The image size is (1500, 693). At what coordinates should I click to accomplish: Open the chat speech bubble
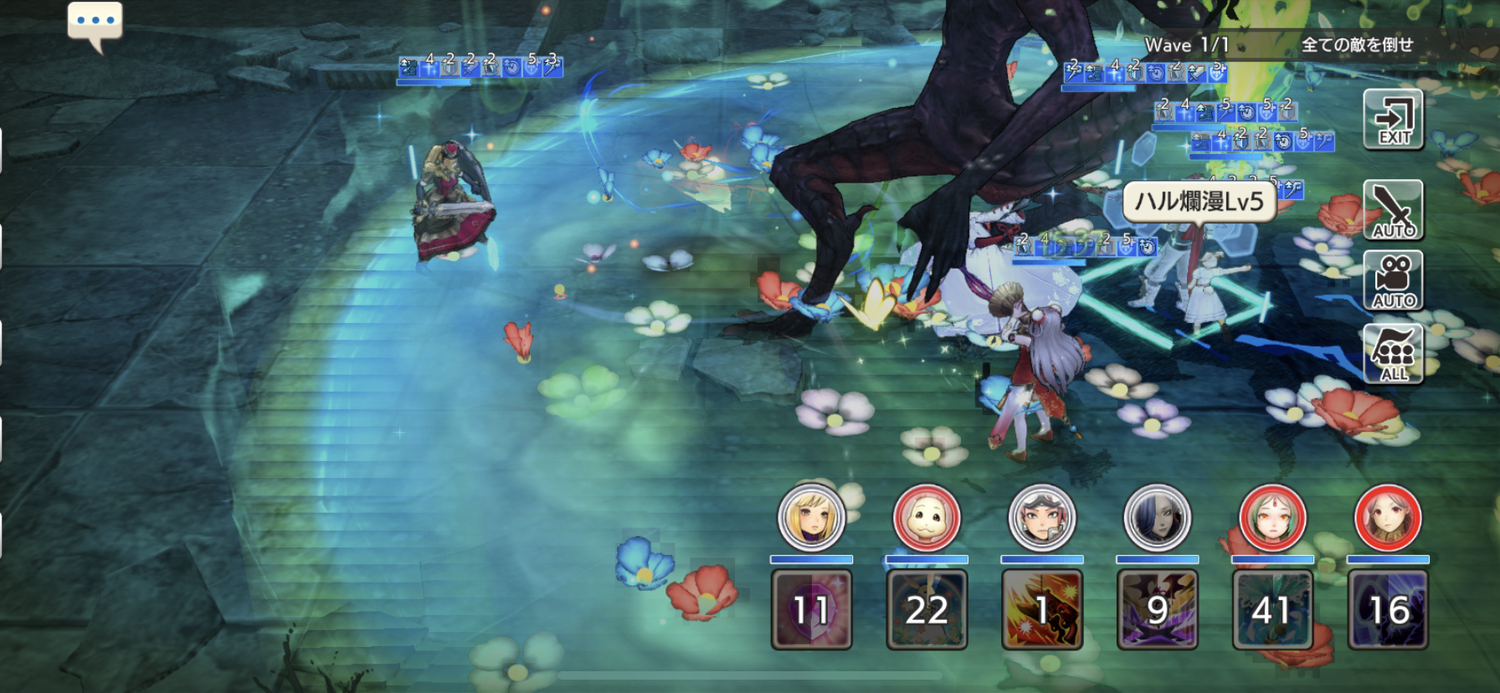click(95, 24)
